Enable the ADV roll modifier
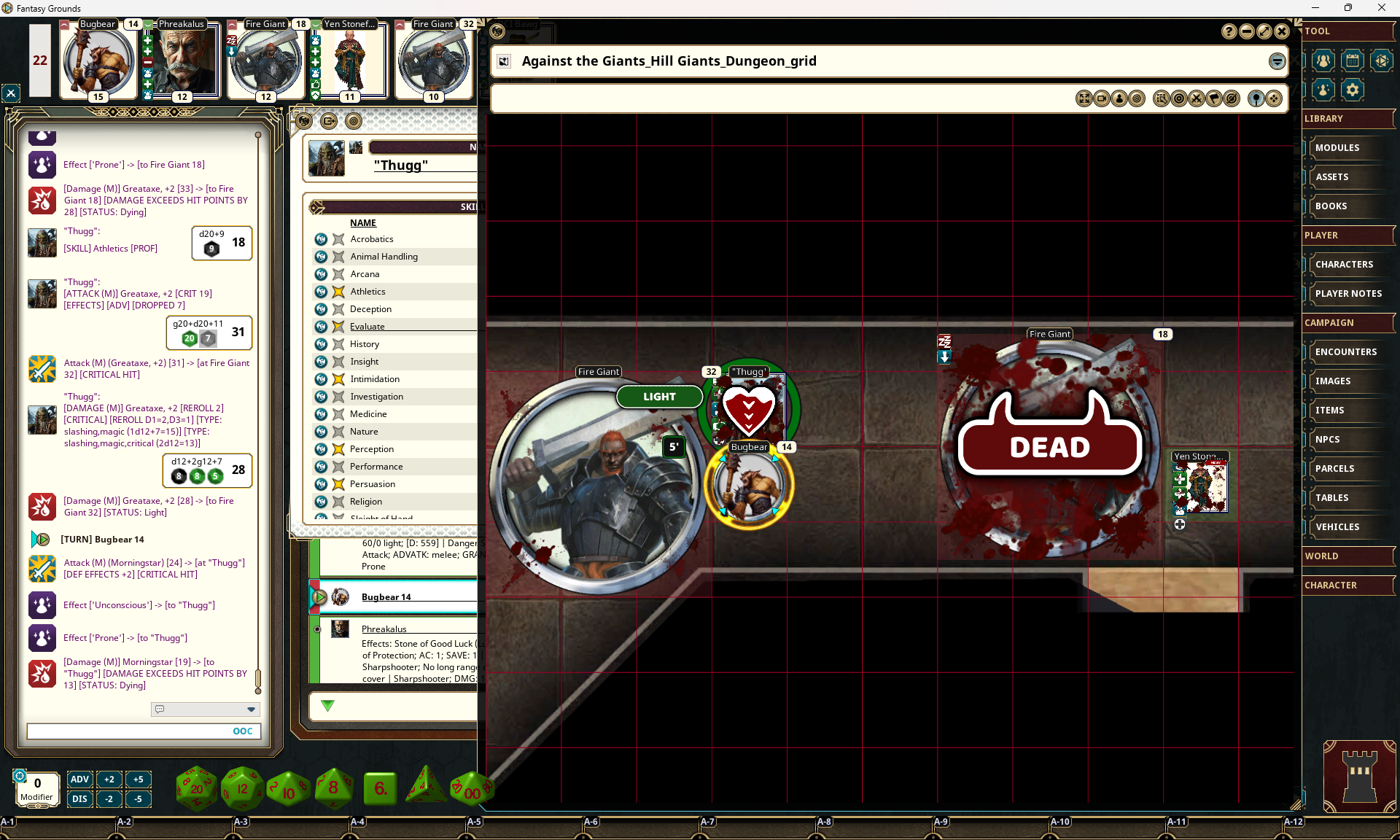The height and width of the screenshot is (840, 1400). [x=79, y=779]
